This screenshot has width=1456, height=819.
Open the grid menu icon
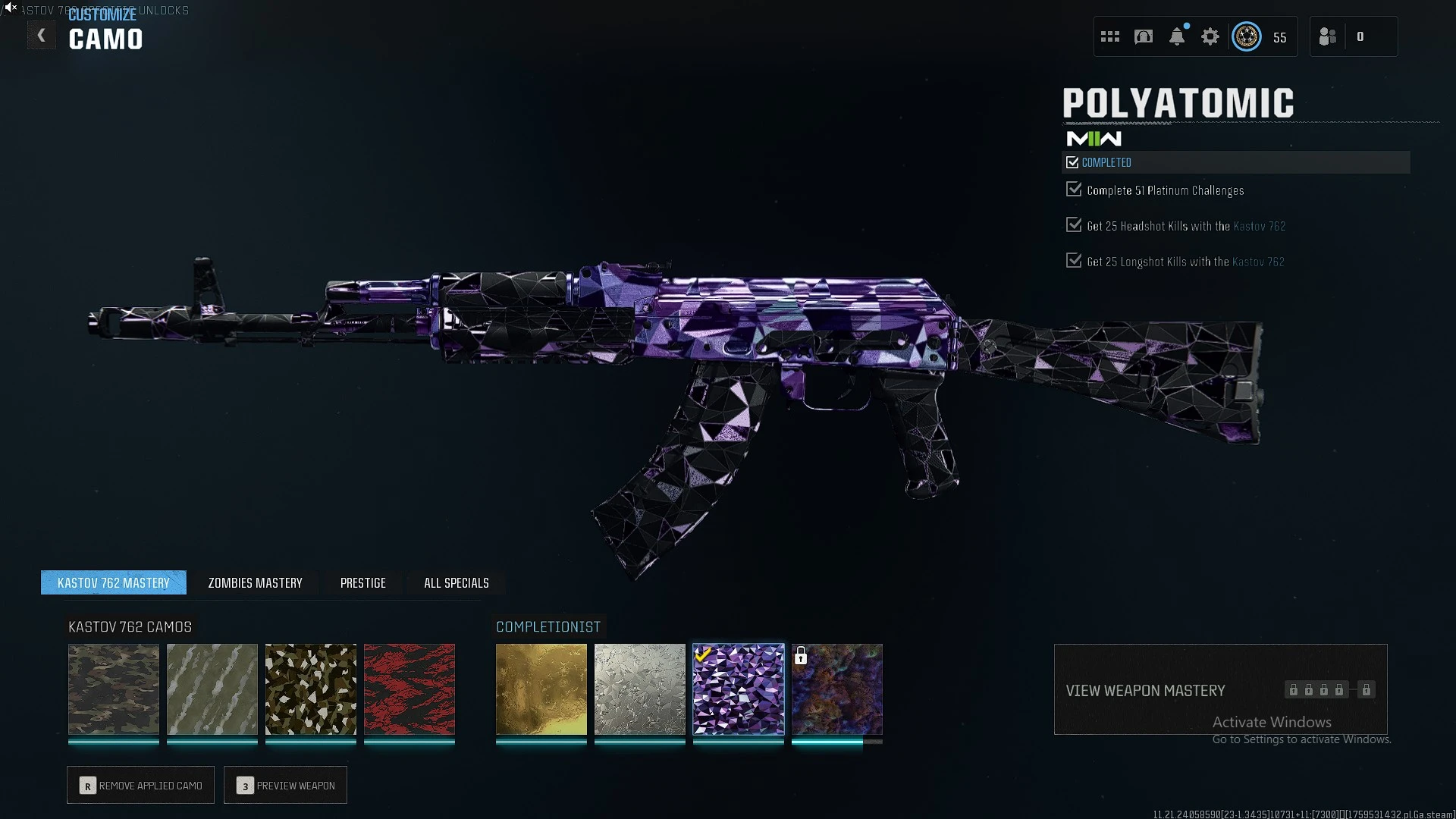click(x=1110, y=36)
